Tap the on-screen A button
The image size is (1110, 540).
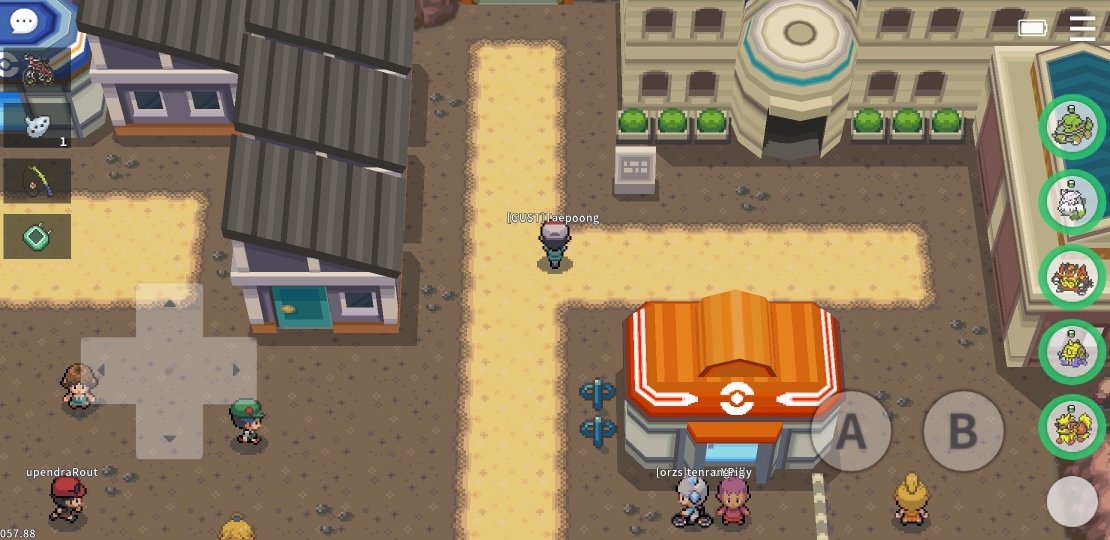[x=850, y=431]
